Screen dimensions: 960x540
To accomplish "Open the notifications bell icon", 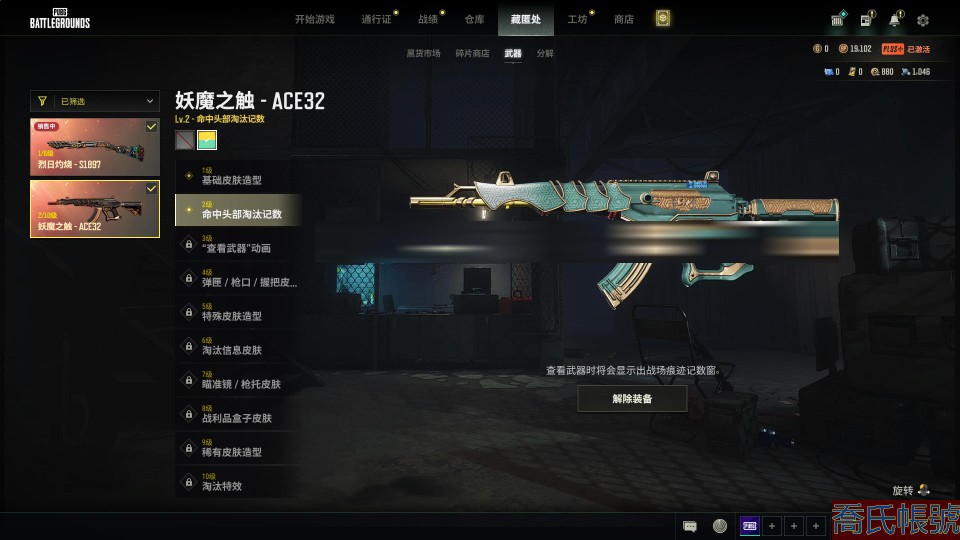I will tap(894, 20).
